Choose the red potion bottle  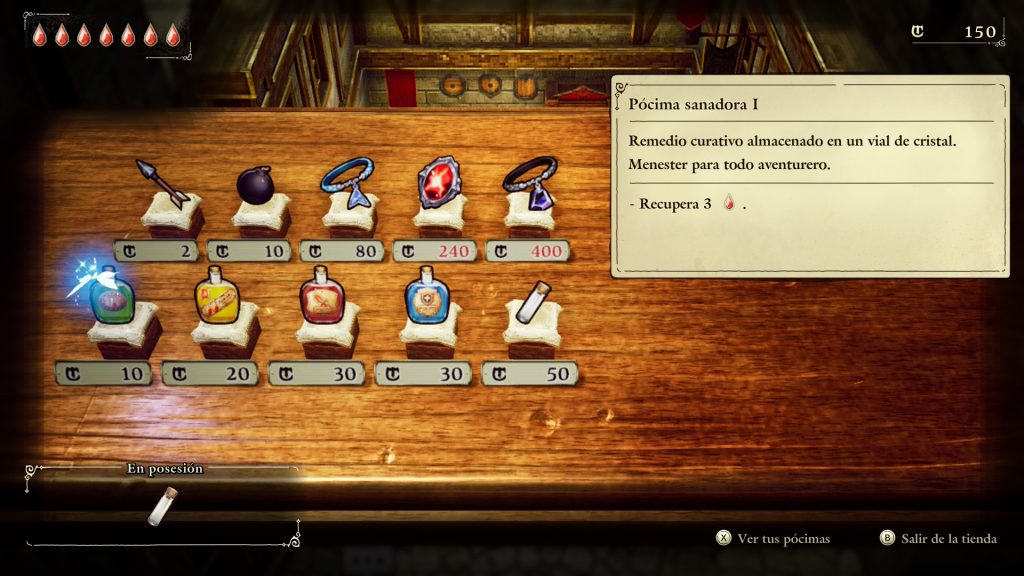(322, 299)
